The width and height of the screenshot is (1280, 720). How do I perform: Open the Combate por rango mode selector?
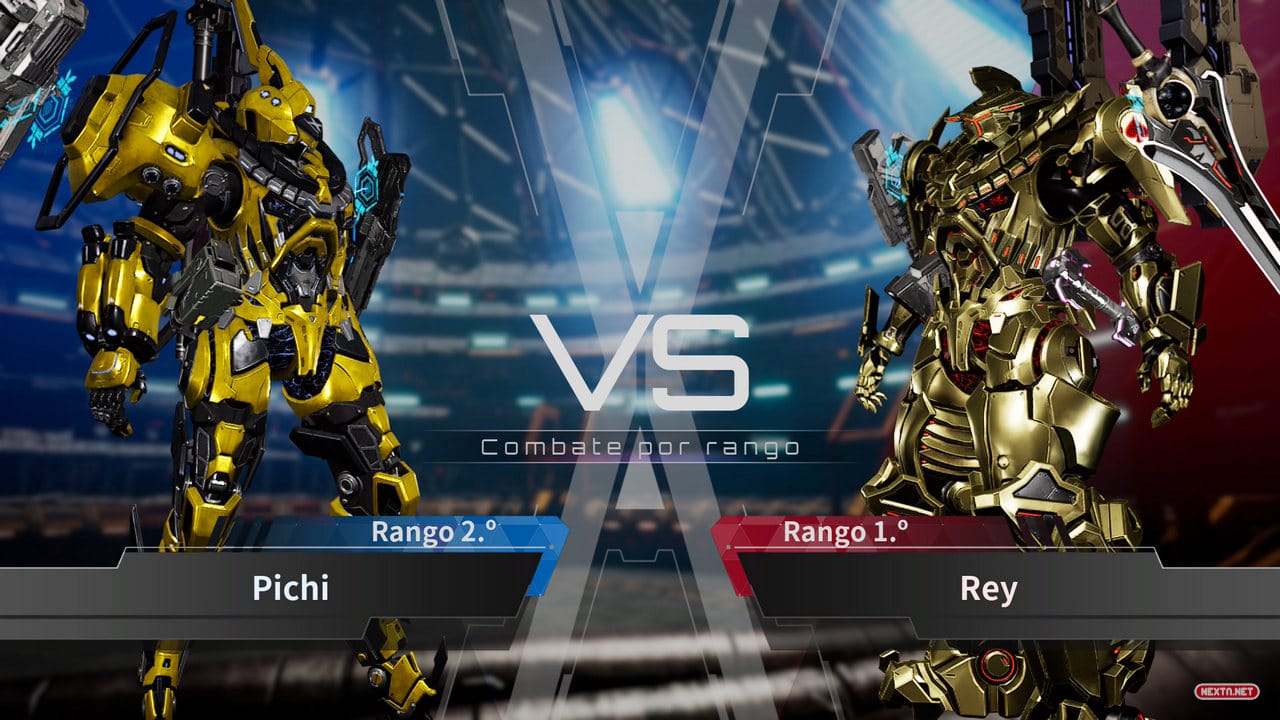(640, 446)
